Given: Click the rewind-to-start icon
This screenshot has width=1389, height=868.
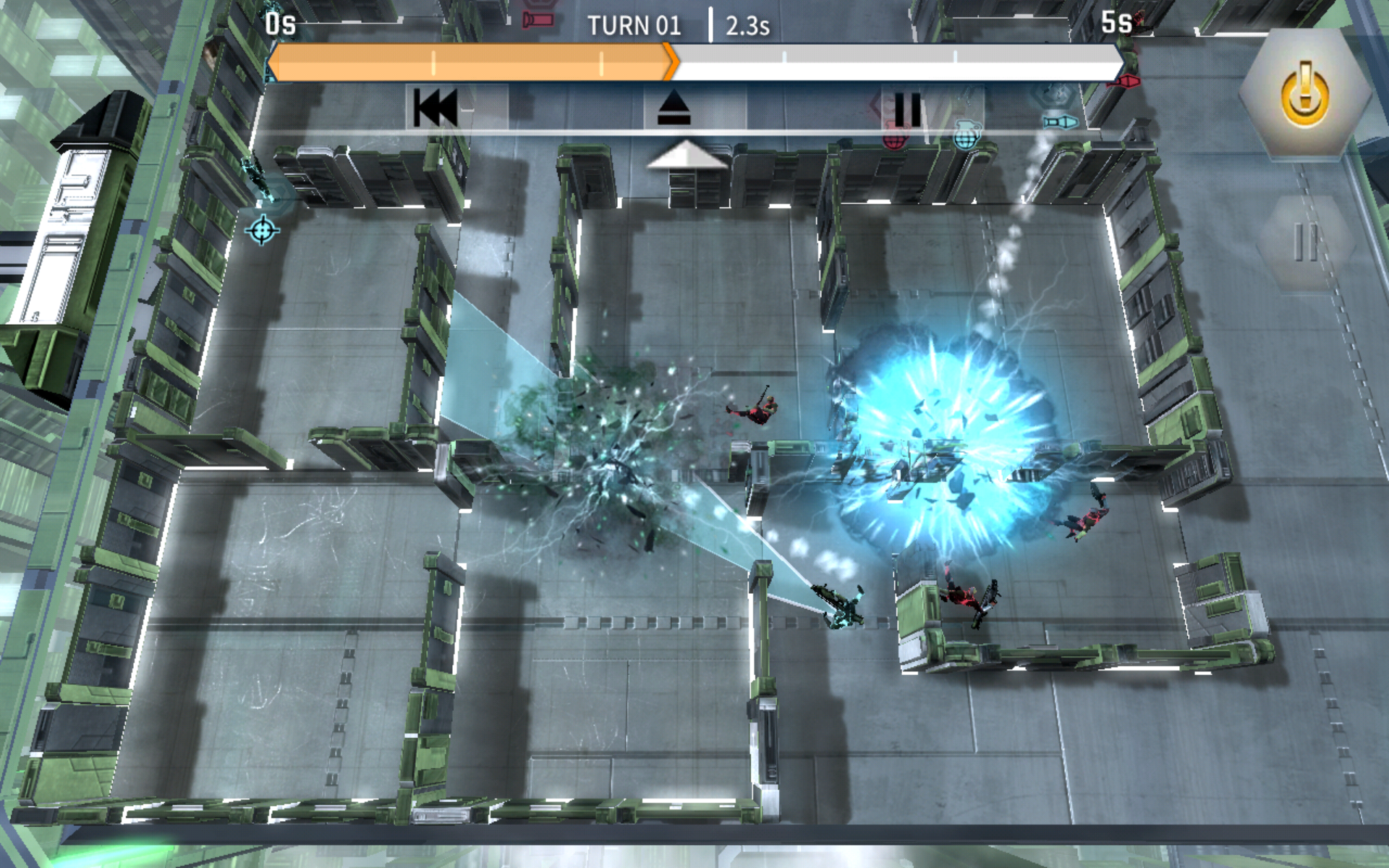Looking at the screenshot, I should click(436, 109).
